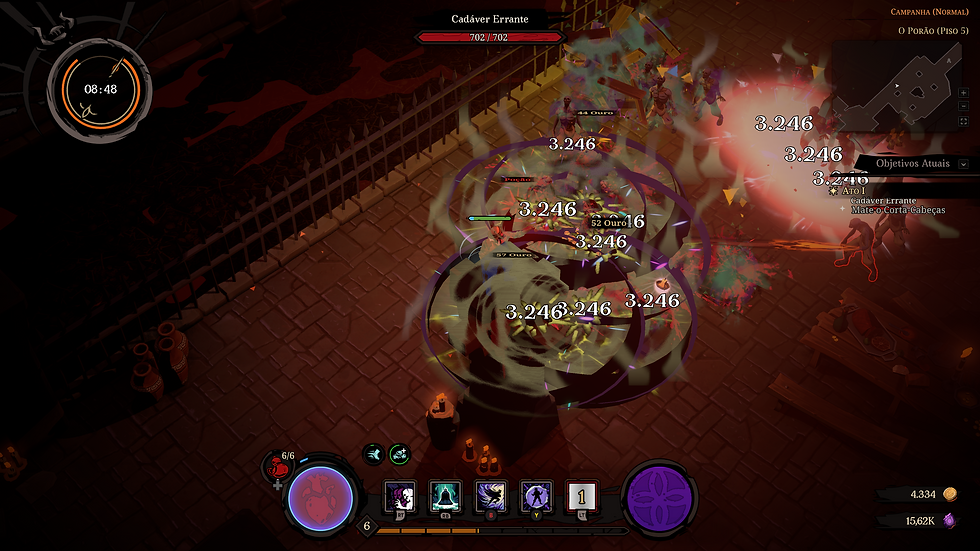Click the heart health orb

point(320,498)
